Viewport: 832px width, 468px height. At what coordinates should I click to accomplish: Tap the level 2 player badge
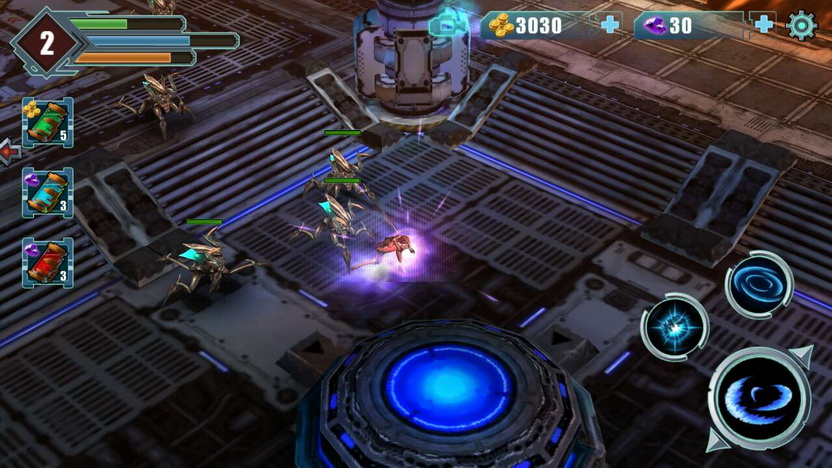[46, 43]
